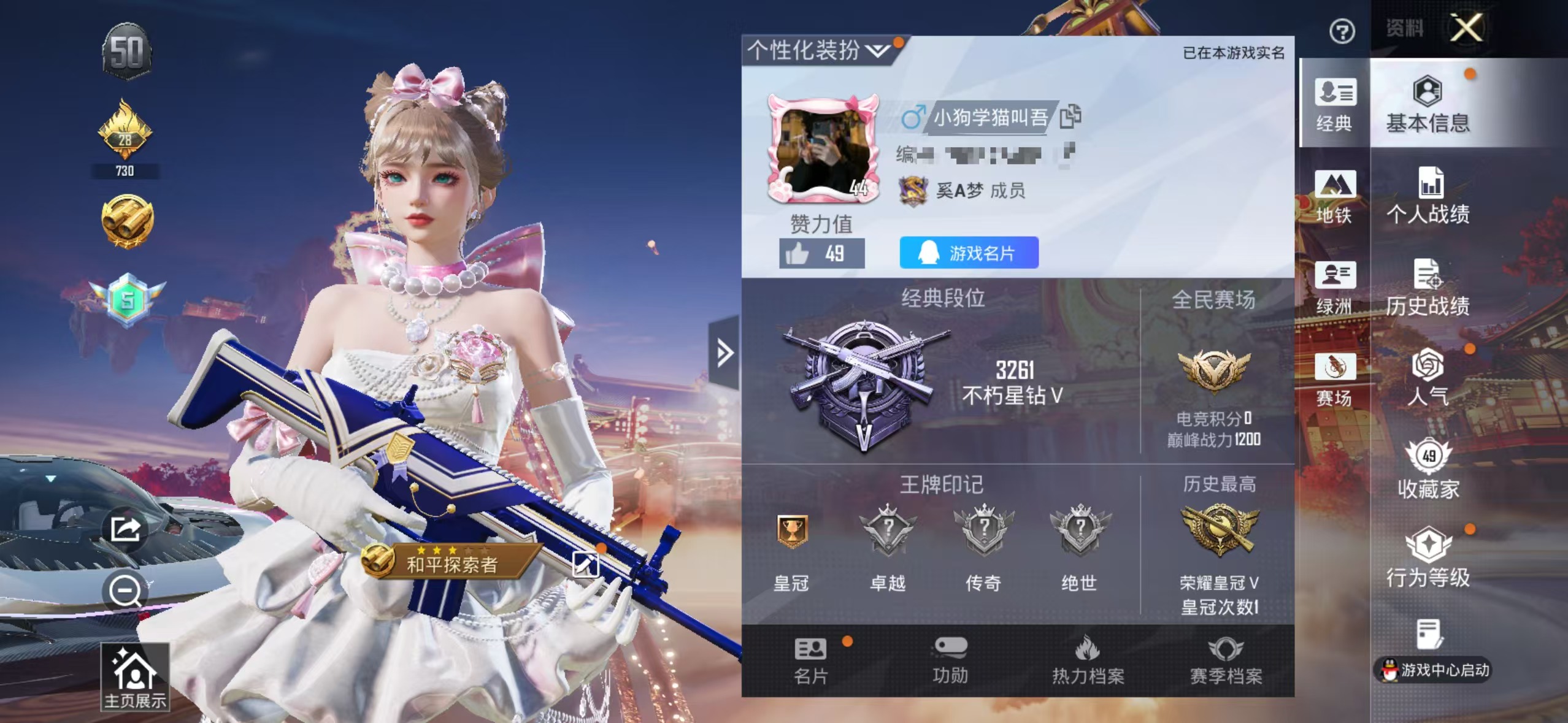Screen dimensions: 1568x723
Task: Open 主页展示 home display
Action: pyautogui.click(x=134, y=675)
